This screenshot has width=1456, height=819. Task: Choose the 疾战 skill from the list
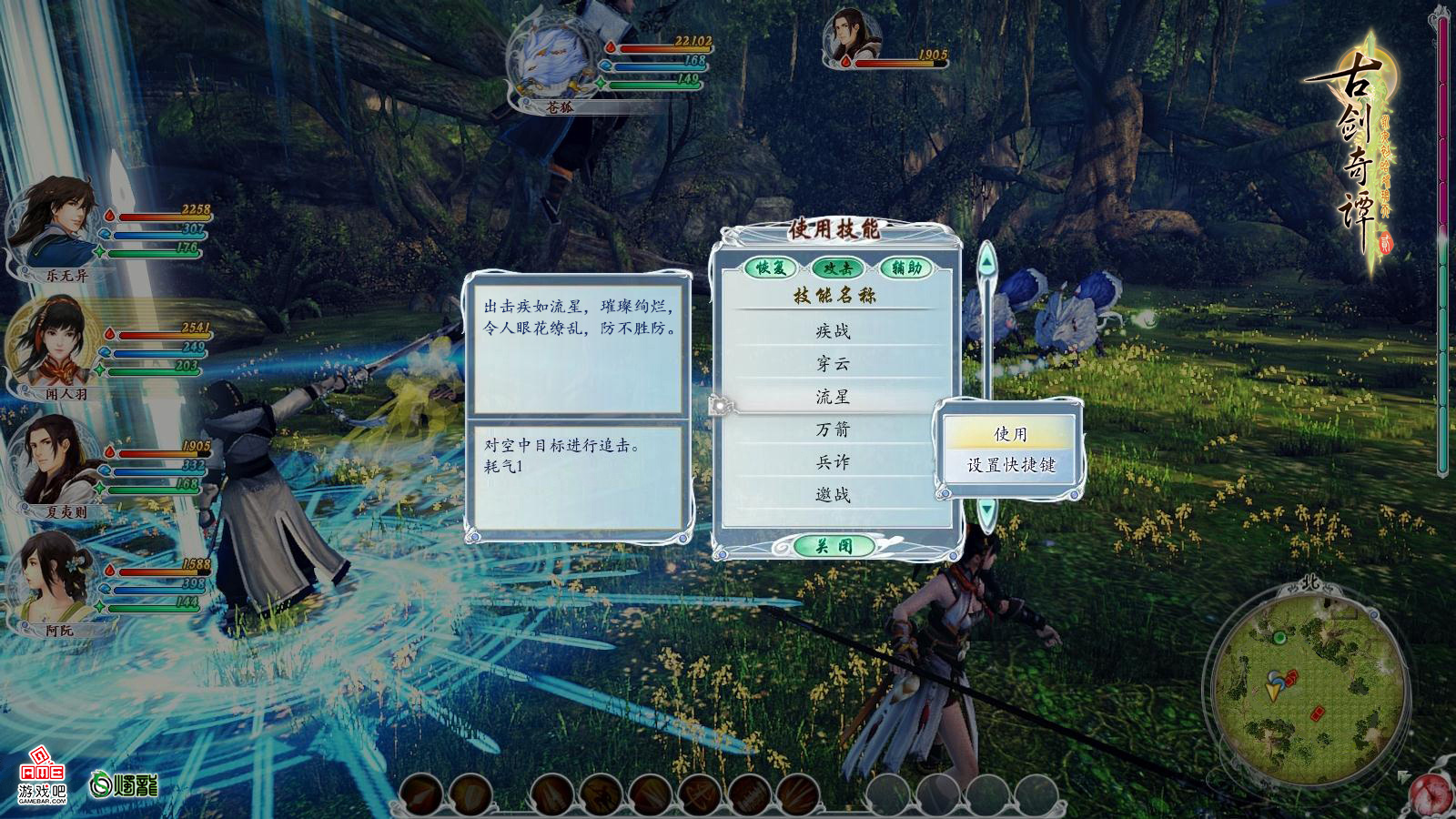click(x=833, y=331)
